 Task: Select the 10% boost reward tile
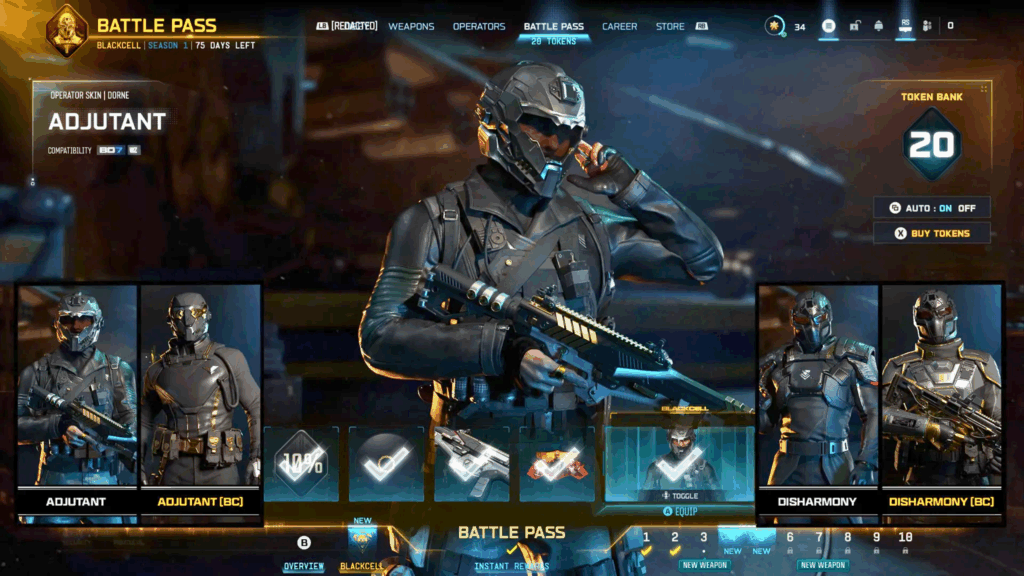pyautogui.click(x=301, y=463)
